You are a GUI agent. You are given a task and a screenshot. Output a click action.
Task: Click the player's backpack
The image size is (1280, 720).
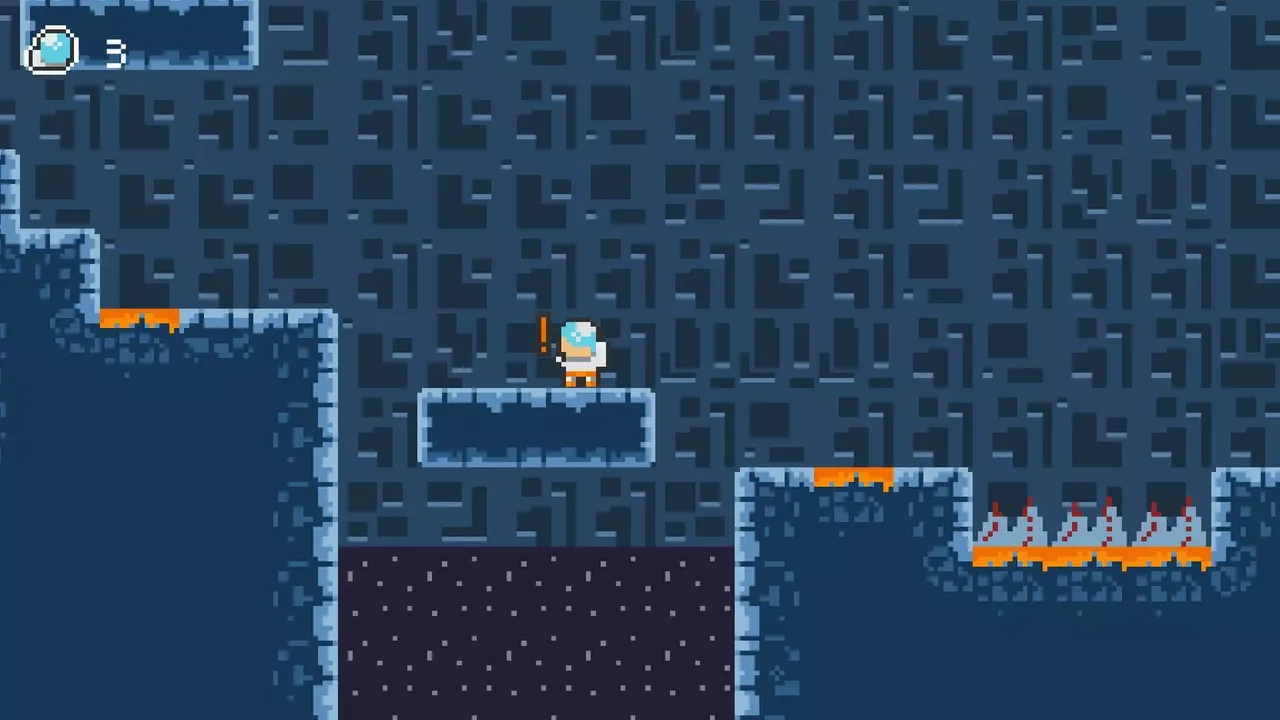click(x=600, y=352)
